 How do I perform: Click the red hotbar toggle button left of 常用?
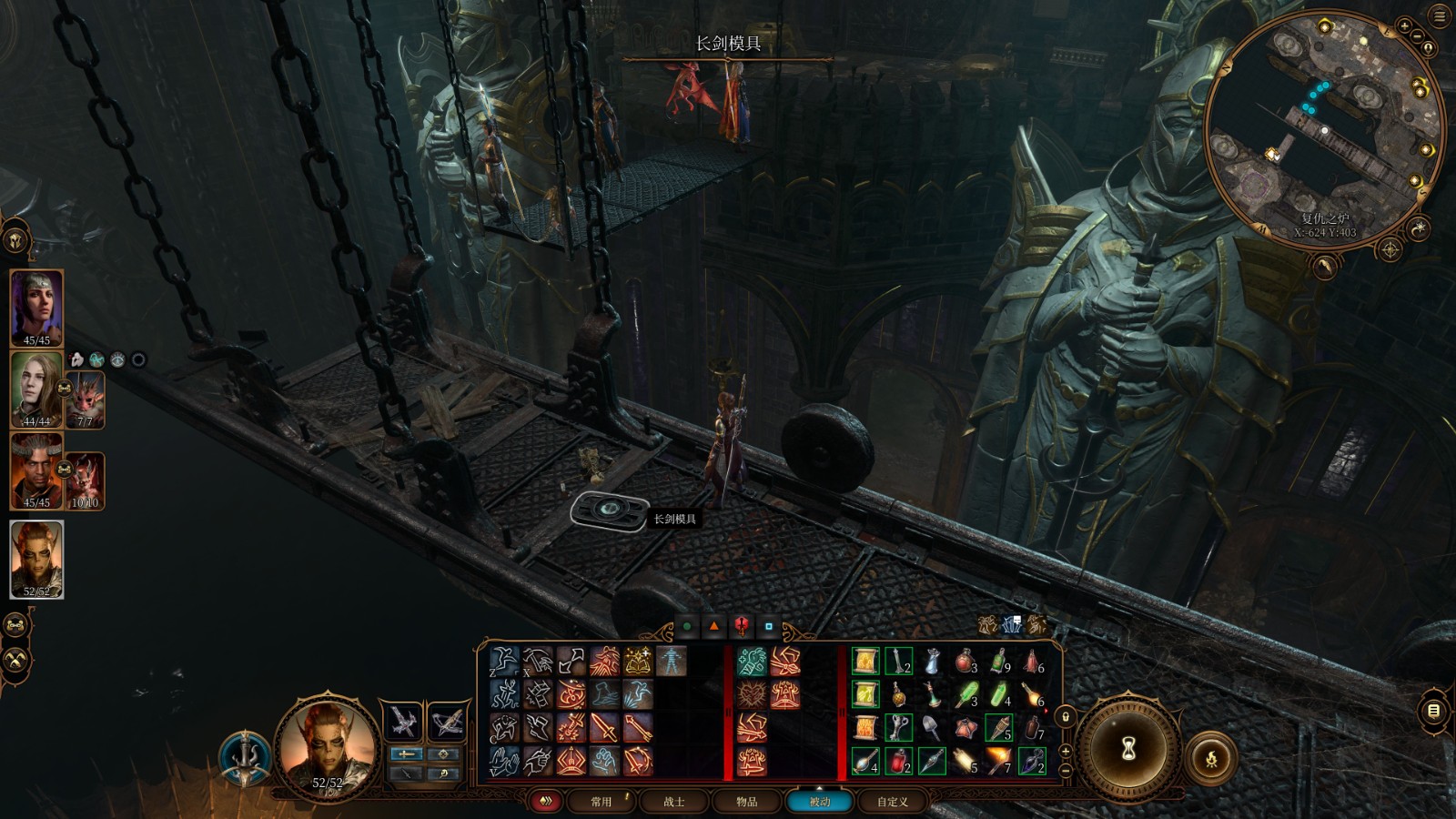point(546,802)
